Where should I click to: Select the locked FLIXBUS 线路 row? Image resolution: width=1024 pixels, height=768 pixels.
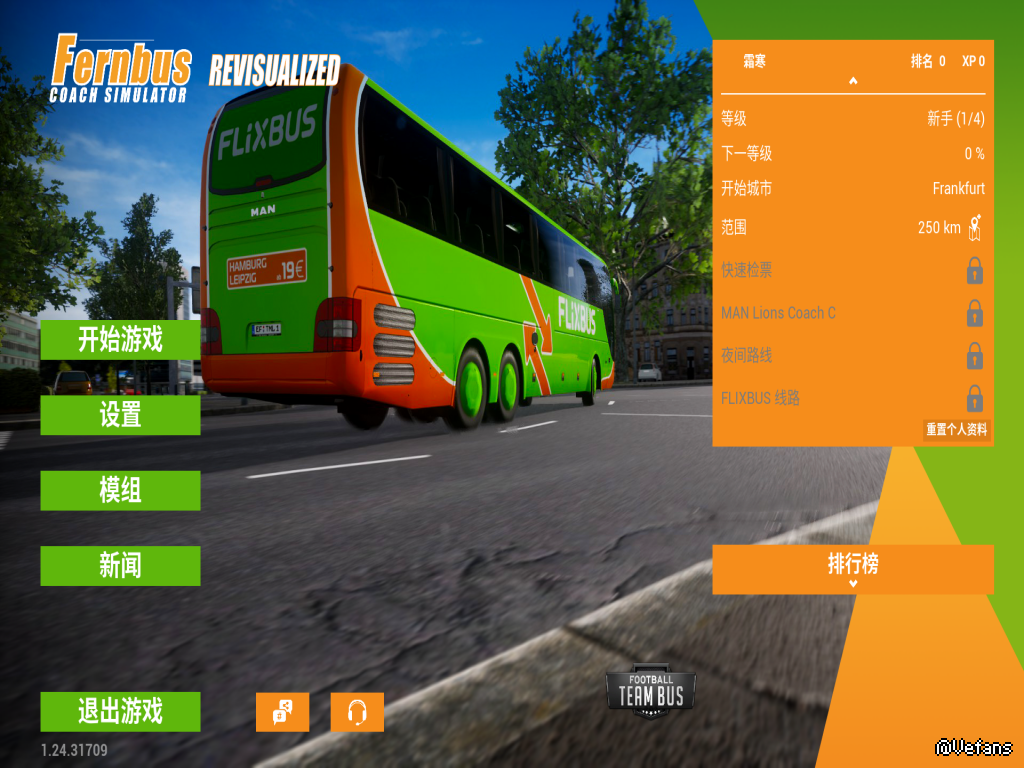pos(852,398)
